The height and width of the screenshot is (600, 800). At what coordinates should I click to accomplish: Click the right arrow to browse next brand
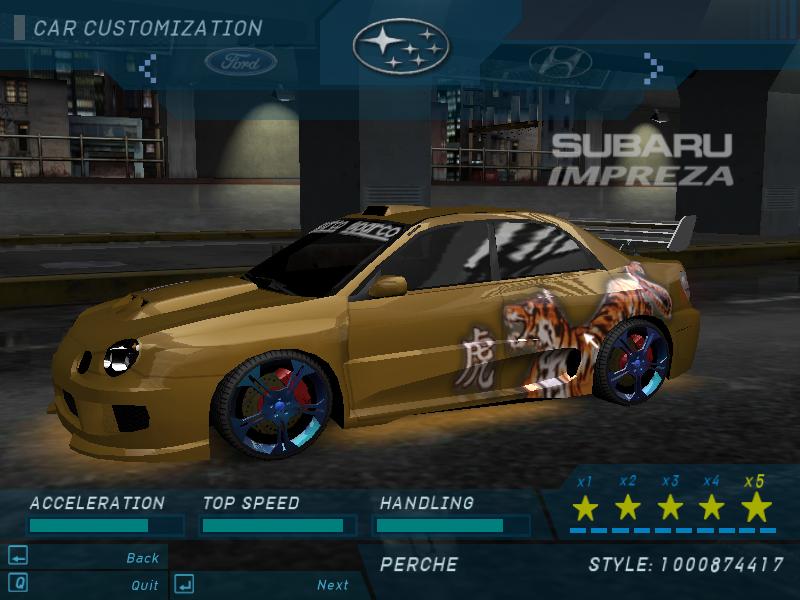[653, 67]
